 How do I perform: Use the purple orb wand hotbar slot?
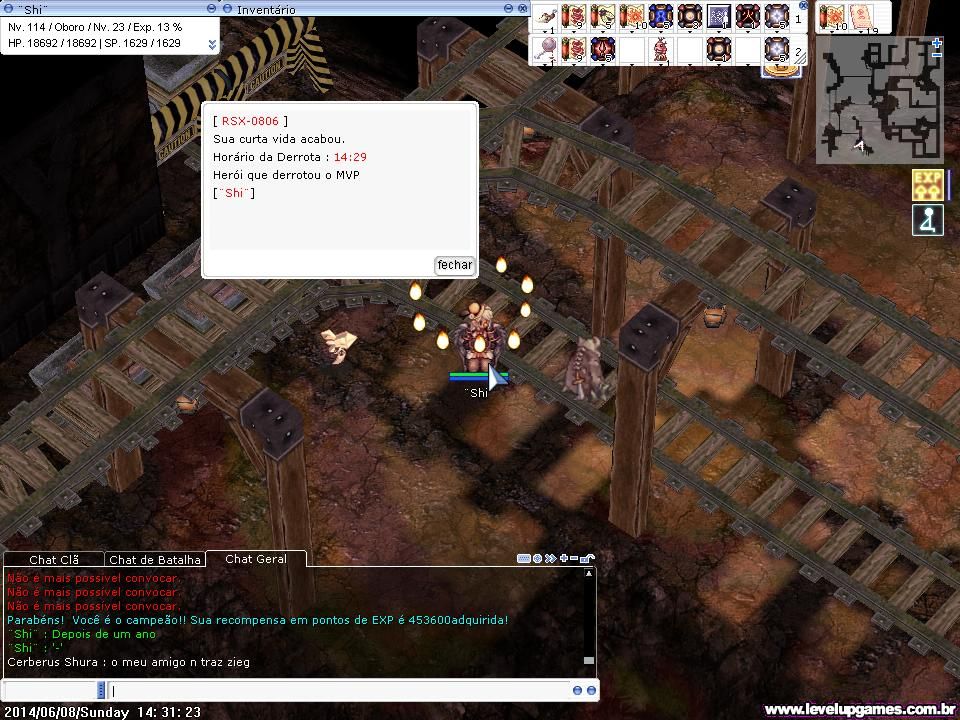[545, 49]
